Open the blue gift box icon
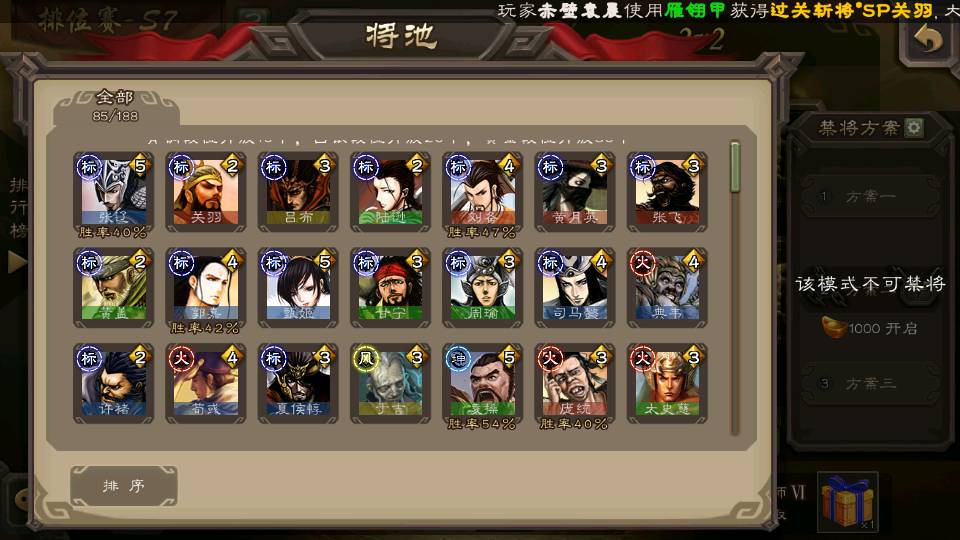Screen dimensions: 960x540 tap(847, 501)
